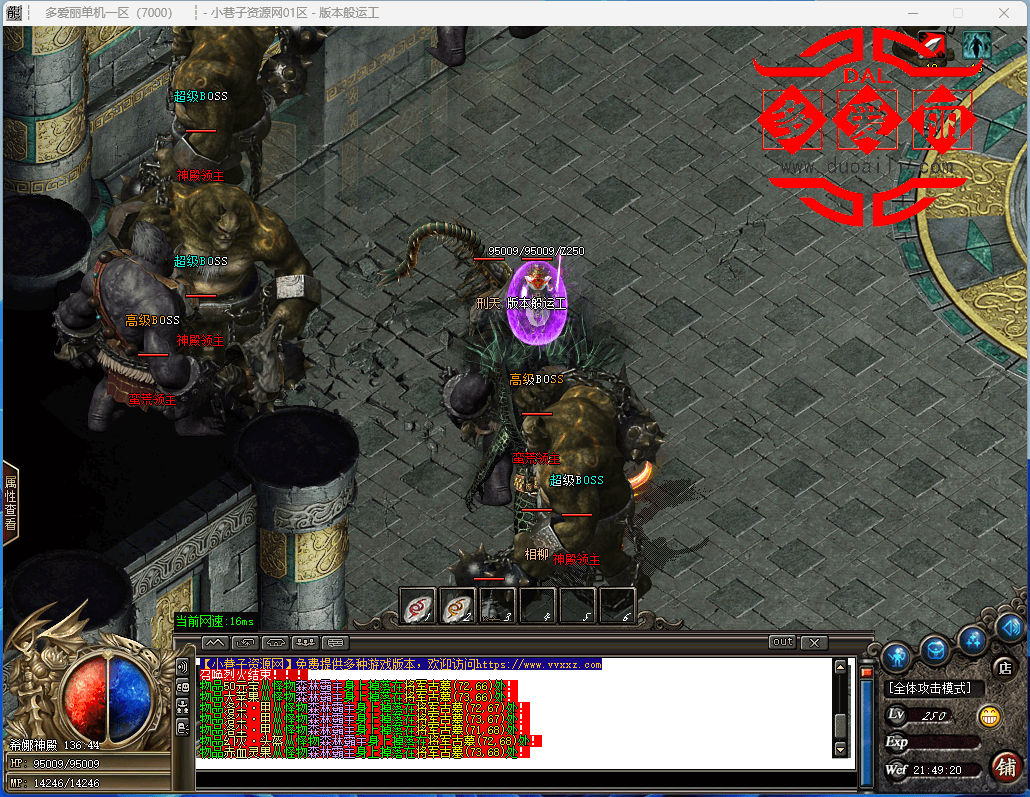
Task: Click the yellow smiley emoticon icon
Action: click(990, 716)
